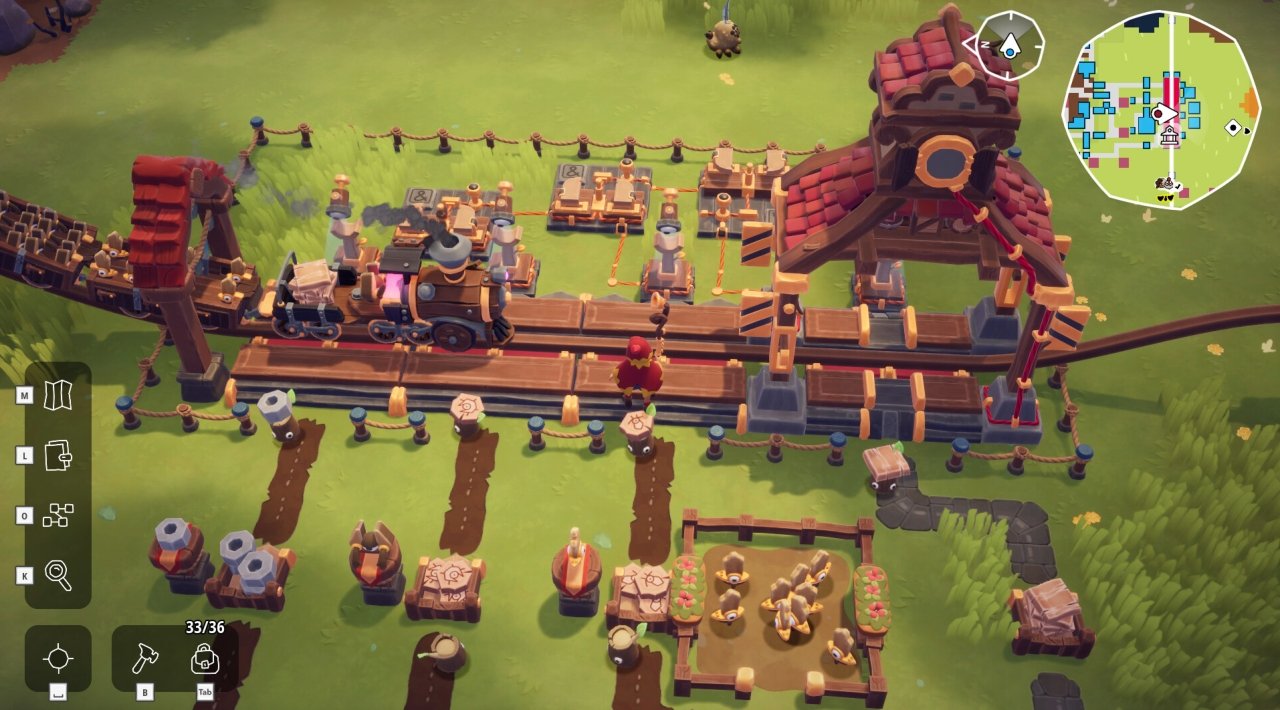Open the circular minimap
Image resolution: width=1280 pixels, height=710 pixels.
tap(1160, 108)
